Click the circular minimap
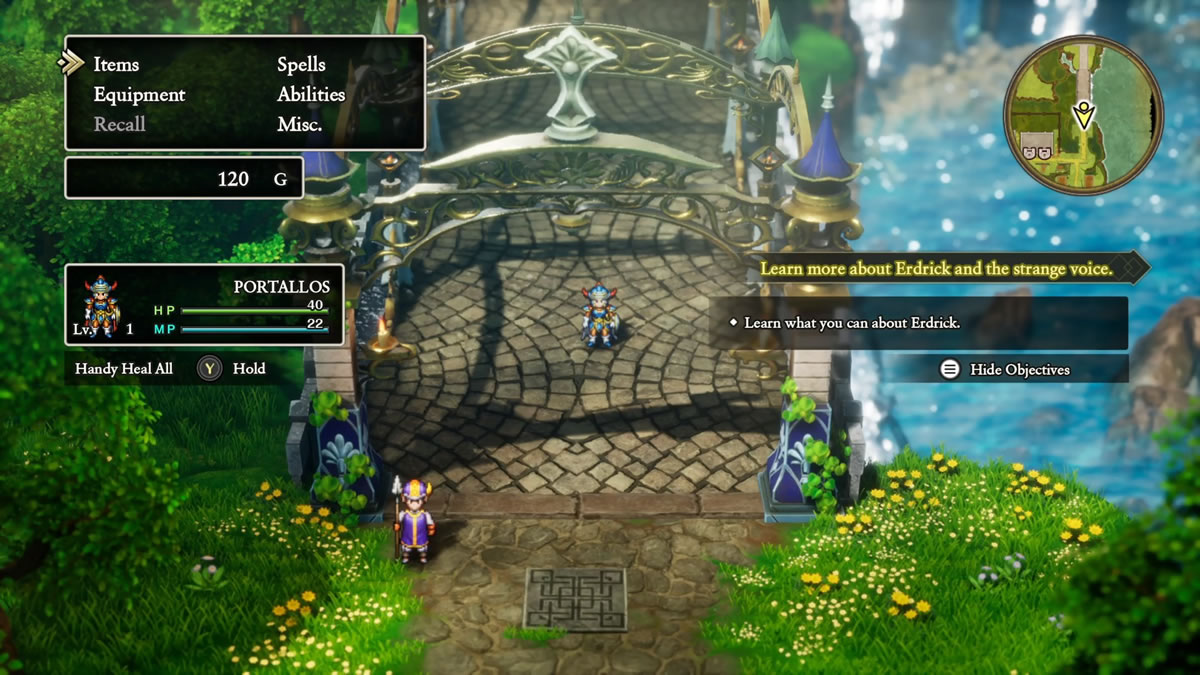Screen dimensions: 1200x675 click(x=1083, y=115)
